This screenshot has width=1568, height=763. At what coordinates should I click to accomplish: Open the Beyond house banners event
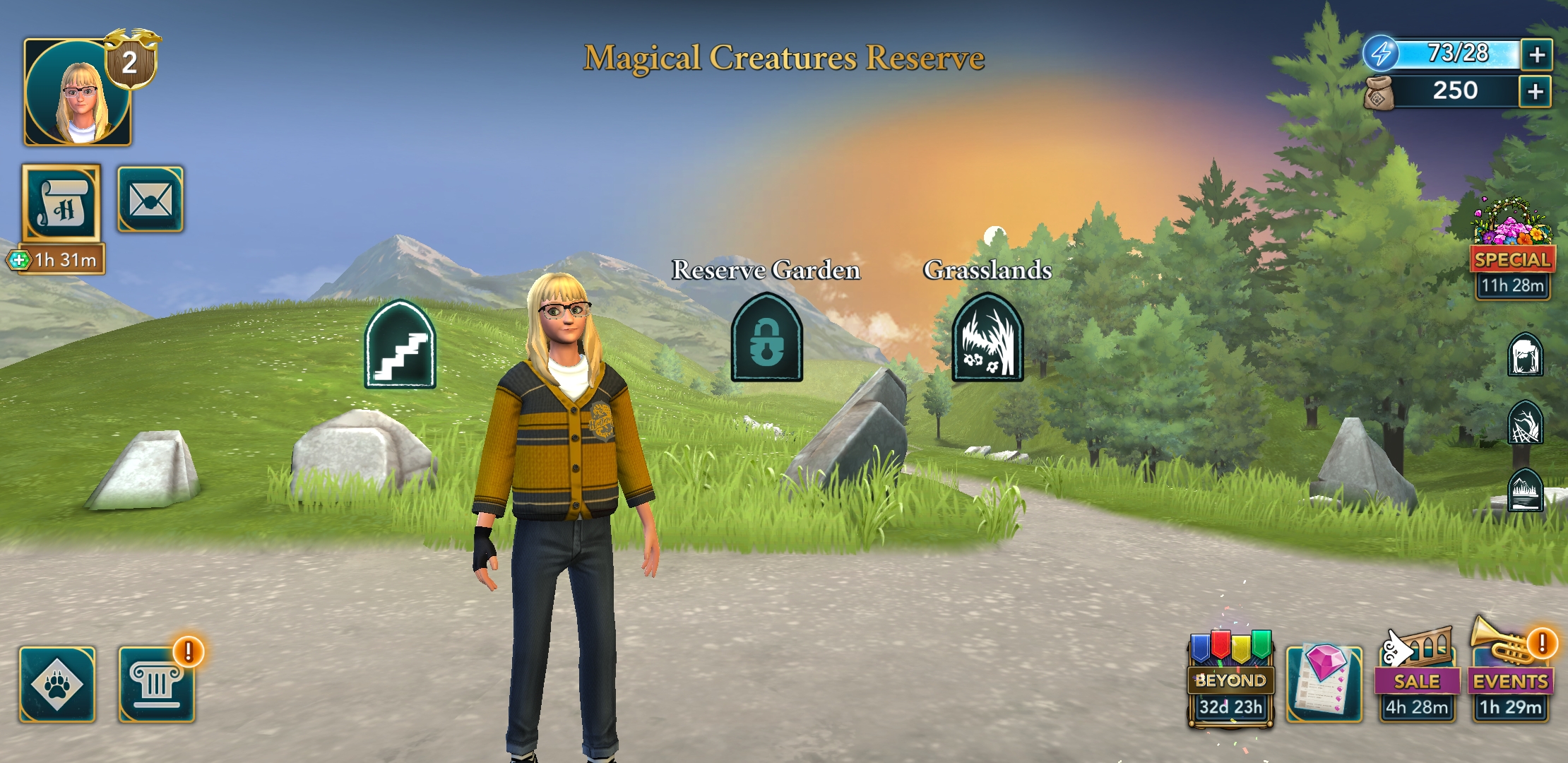click(x=1230, y=678)
